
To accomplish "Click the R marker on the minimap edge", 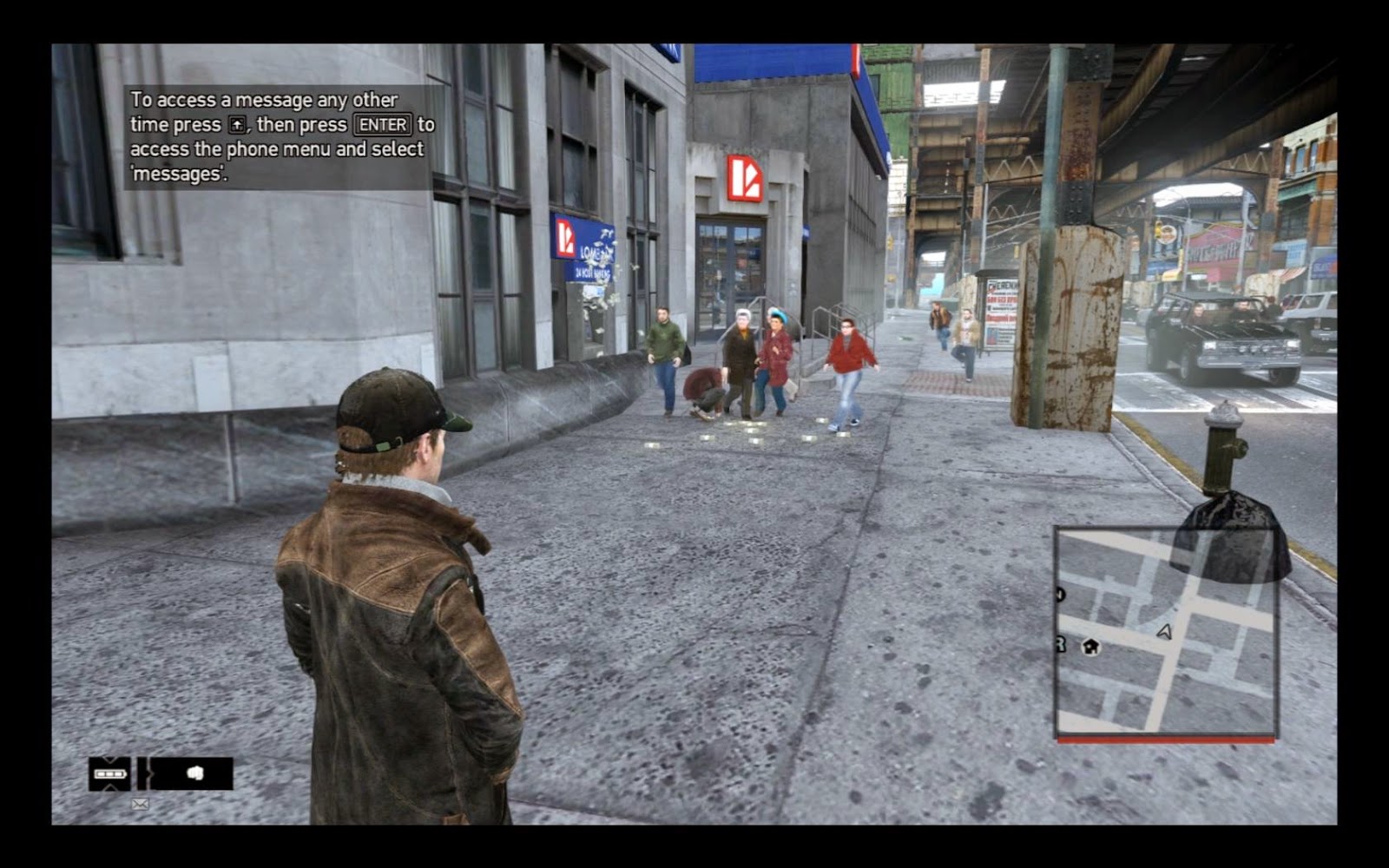I will click(1060, 644).
